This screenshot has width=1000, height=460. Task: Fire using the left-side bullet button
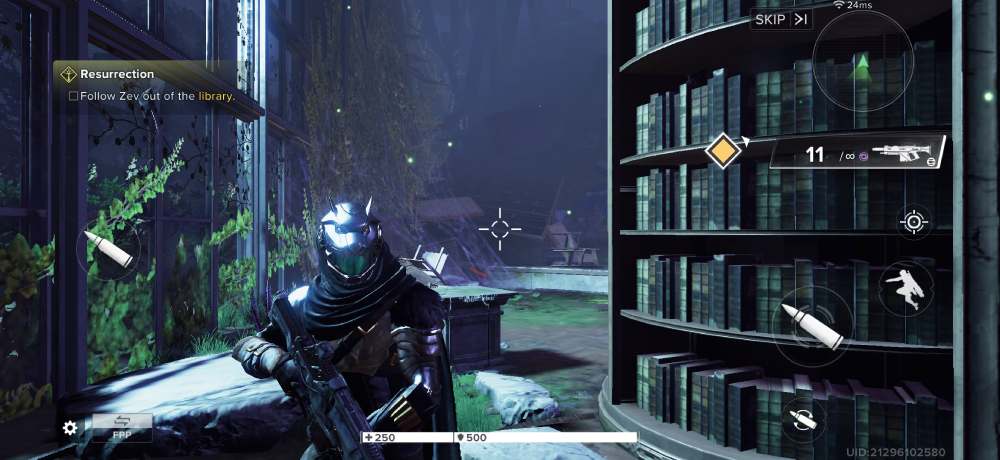[x=106, y=249]
